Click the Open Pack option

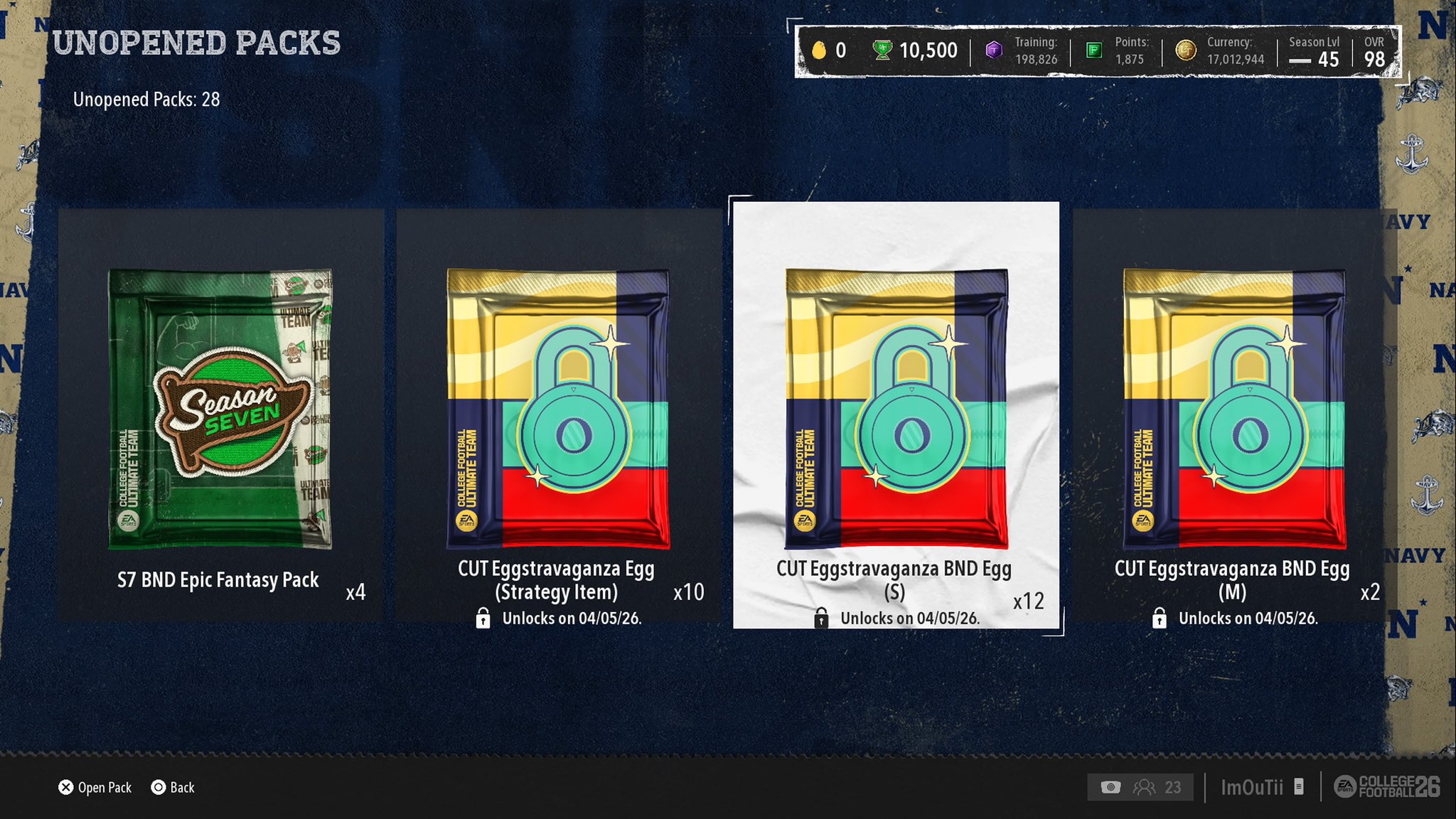click(95, 787)
